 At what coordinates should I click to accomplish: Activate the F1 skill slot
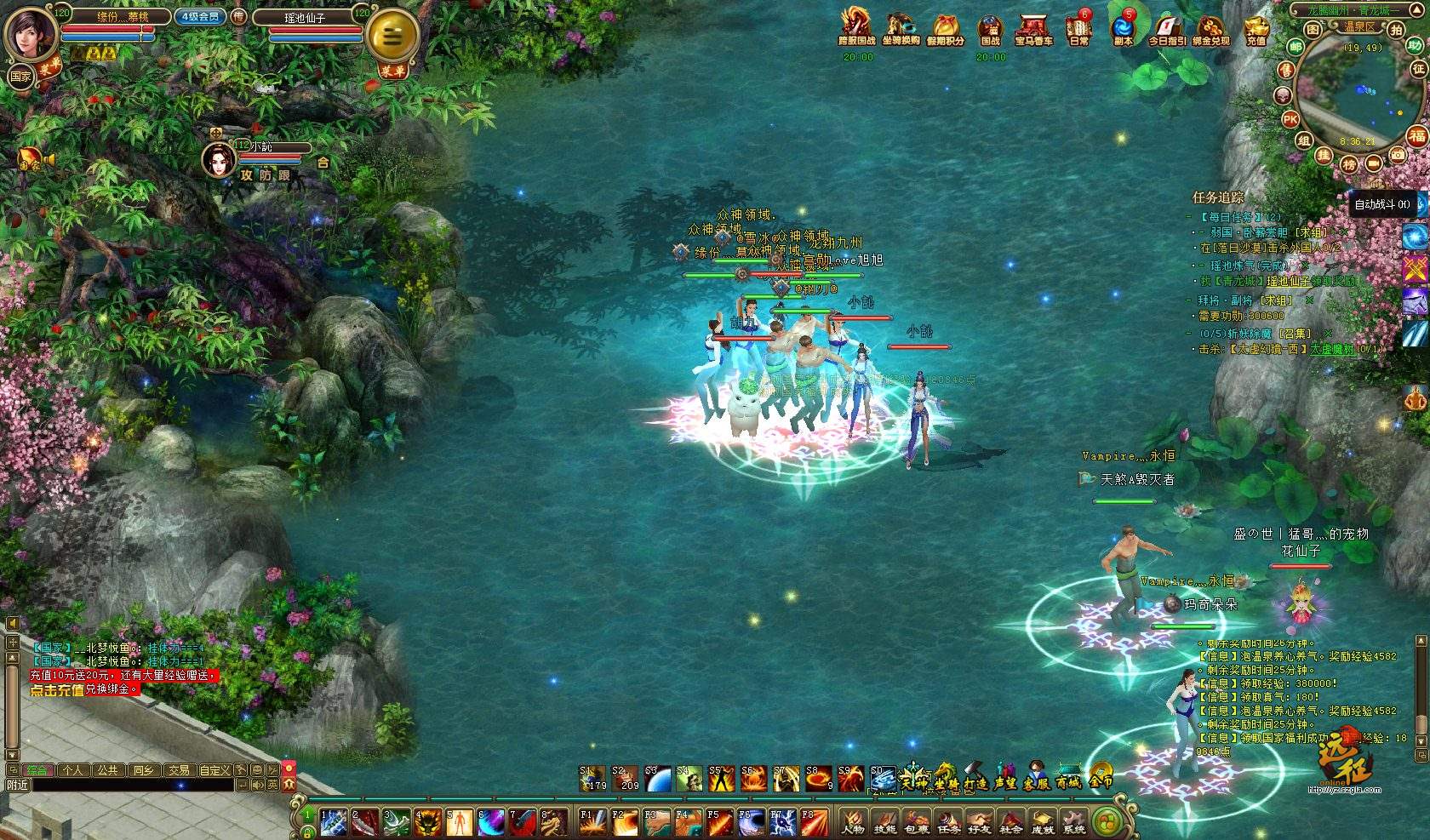(x=592, y=822)
